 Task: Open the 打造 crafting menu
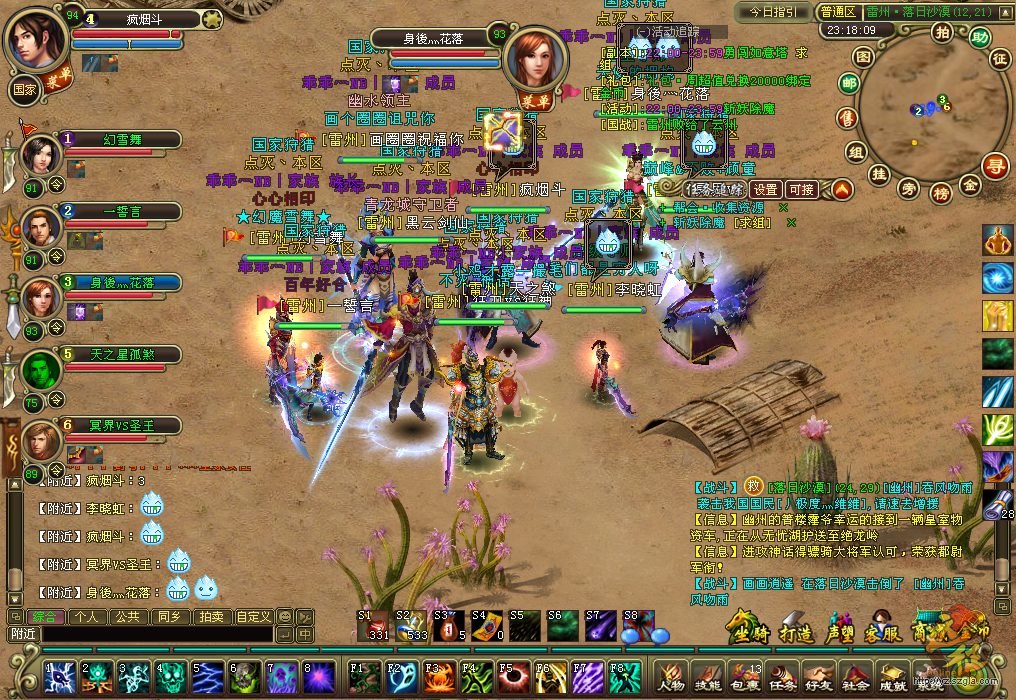(x=796, y=632)
